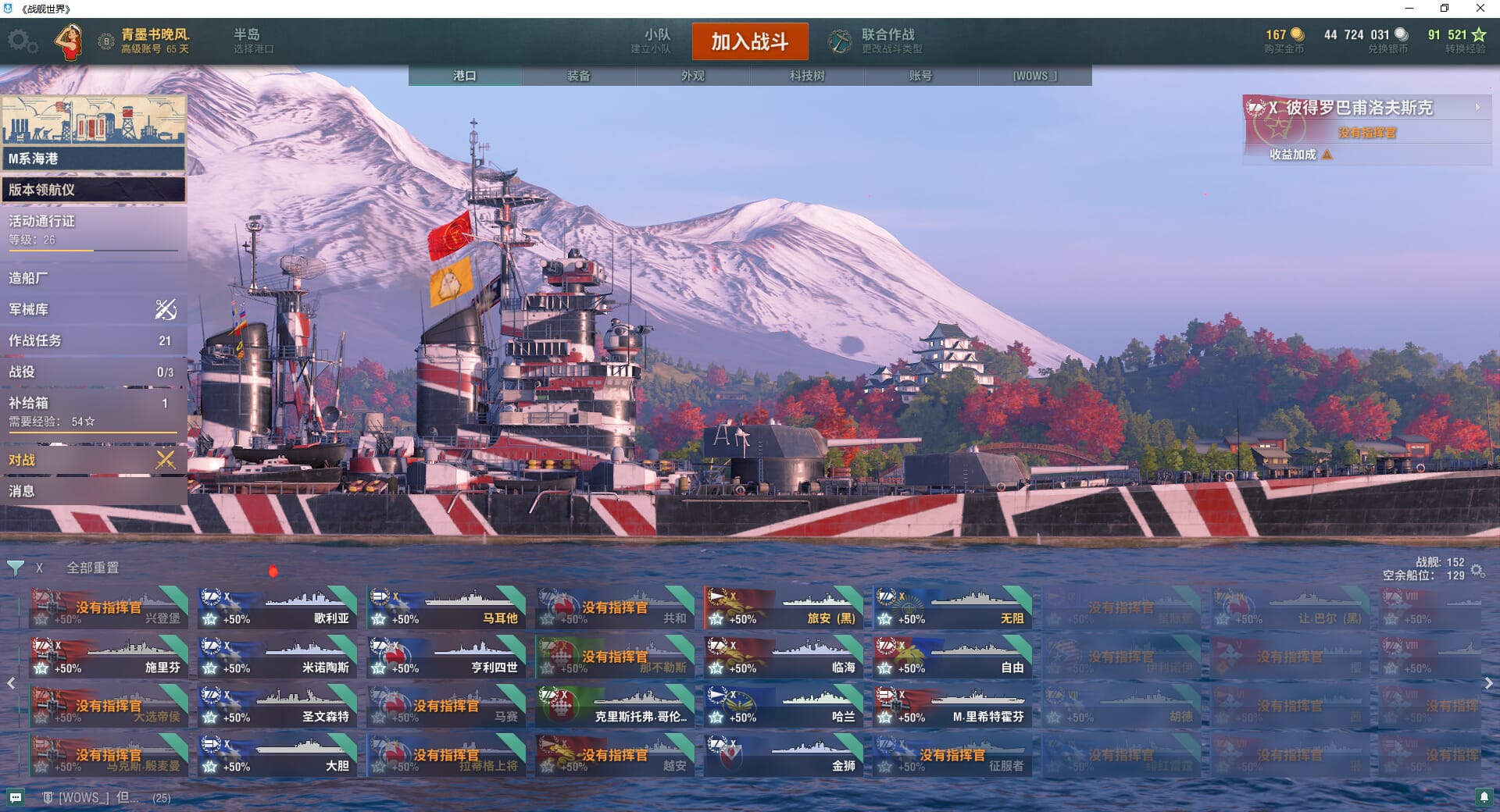1500x812 pixels.
Task: Open the 科技树 tech tree tab
Action: 806,76
